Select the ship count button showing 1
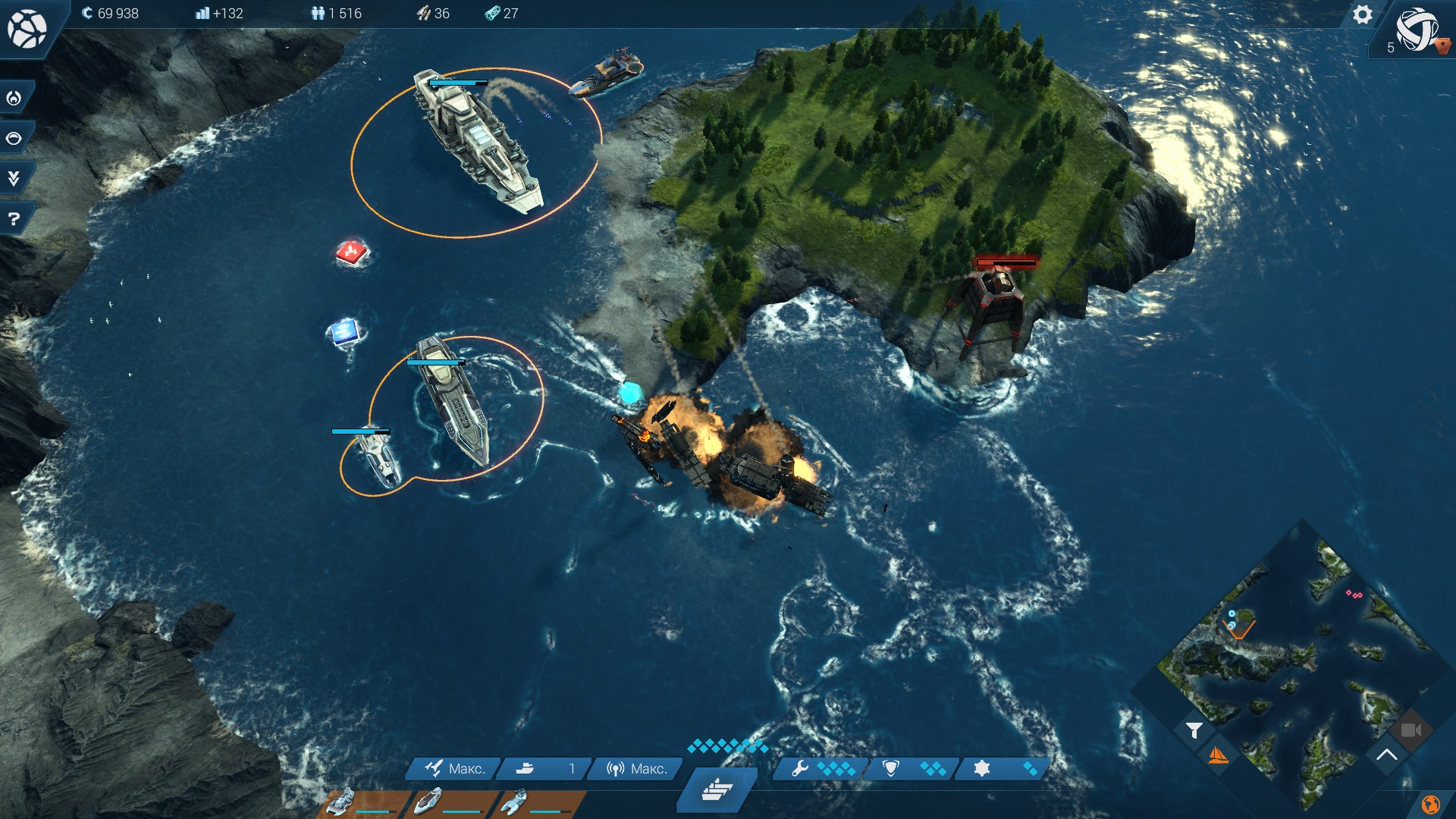The width and height of the screenshot is (1456, 819). pyautogui.click(x=544, y=769)
